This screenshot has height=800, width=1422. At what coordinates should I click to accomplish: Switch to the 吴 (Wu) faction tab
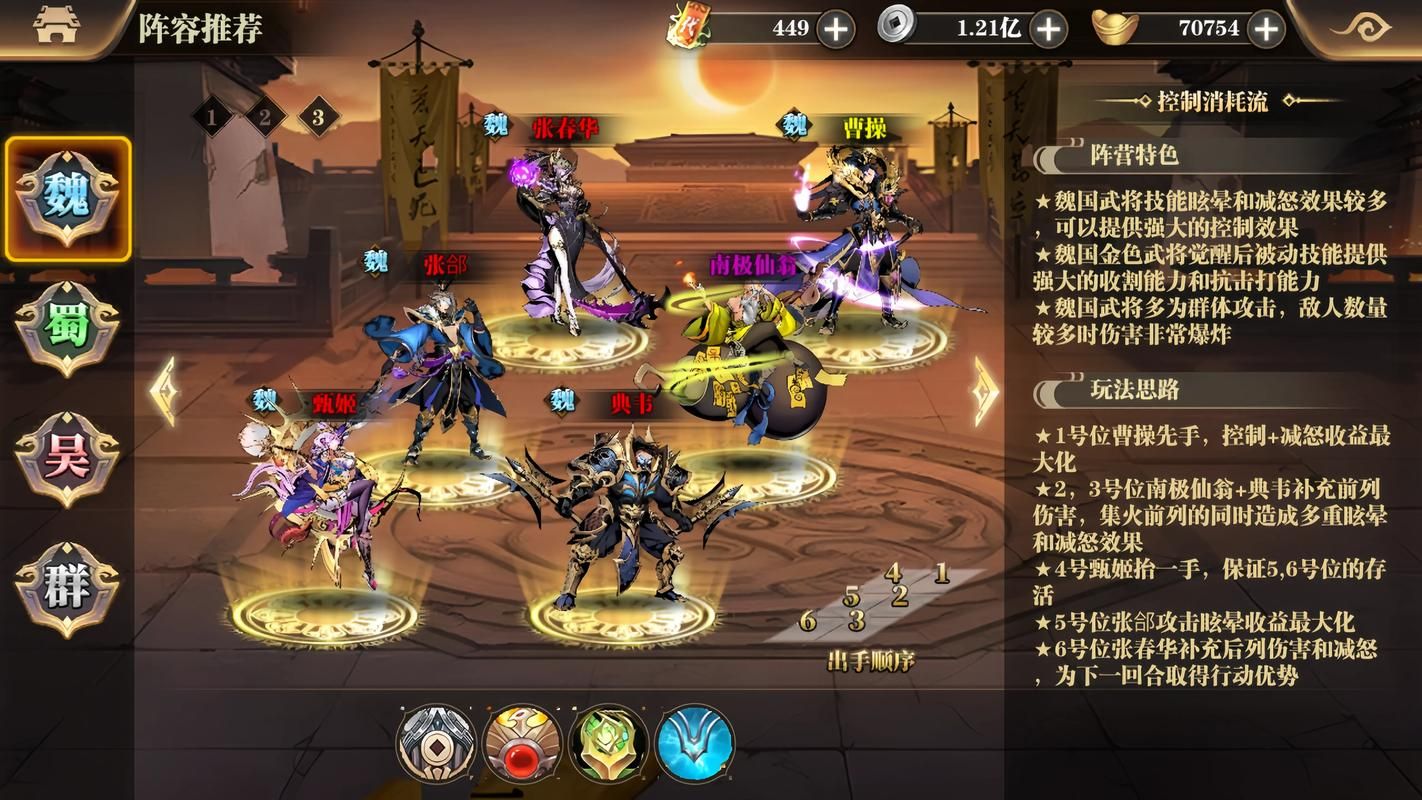pos(67,459)
